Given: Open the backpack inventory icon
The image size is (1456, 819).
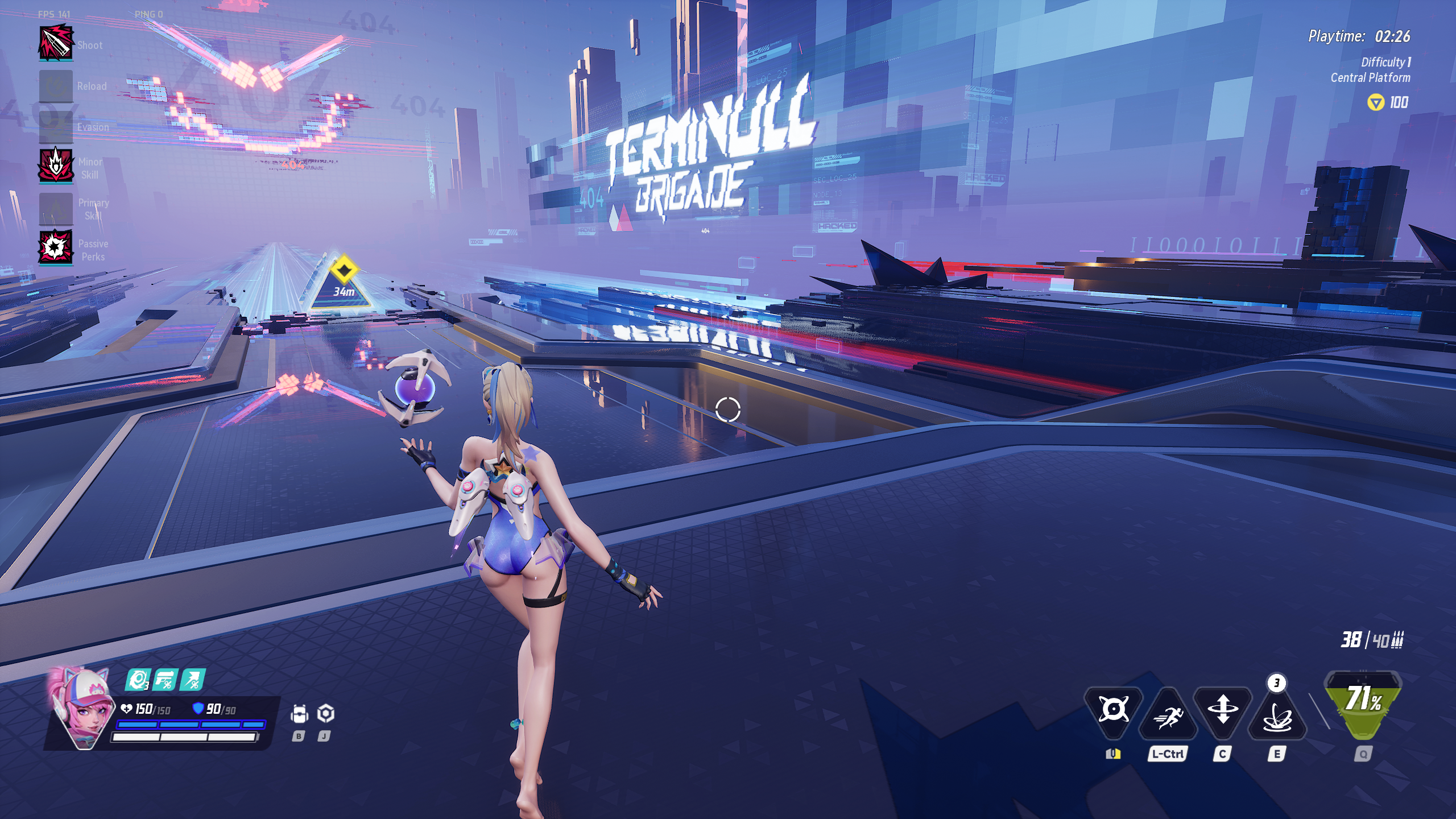Looking at the screenshot, I should pyautogui.click(x=299, y=714).
